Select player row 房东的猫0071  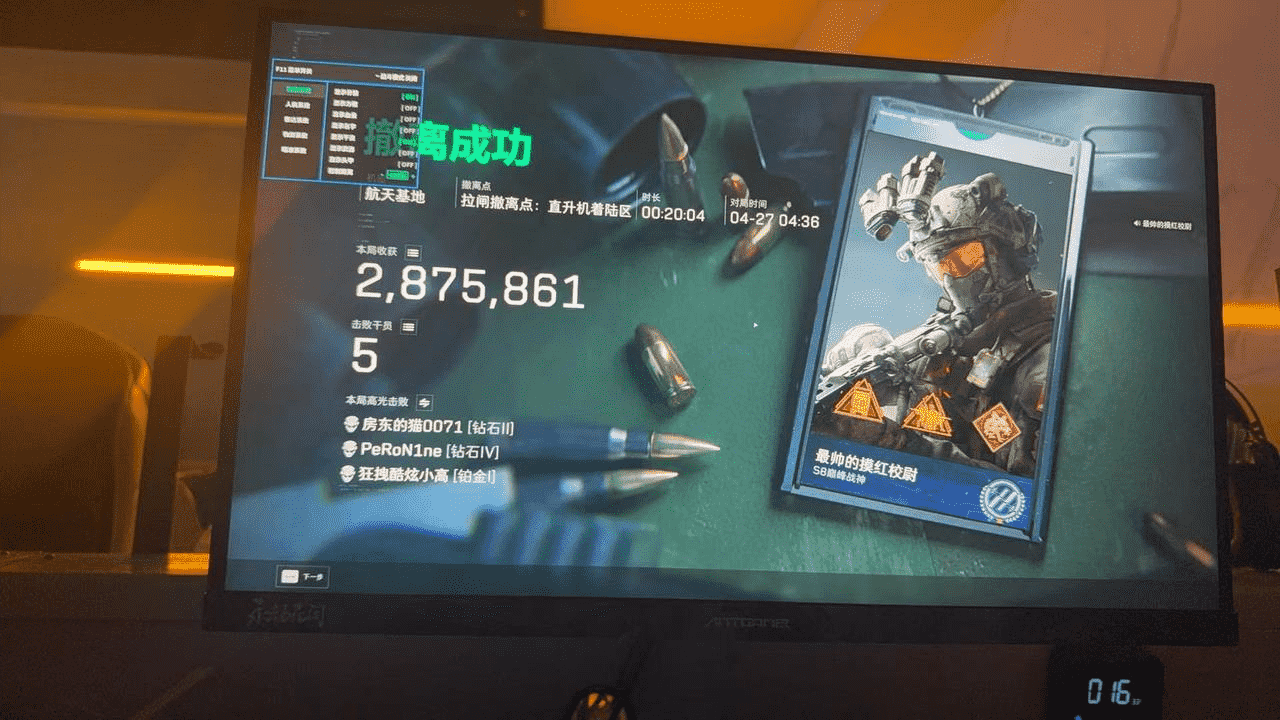pos(428,427)
